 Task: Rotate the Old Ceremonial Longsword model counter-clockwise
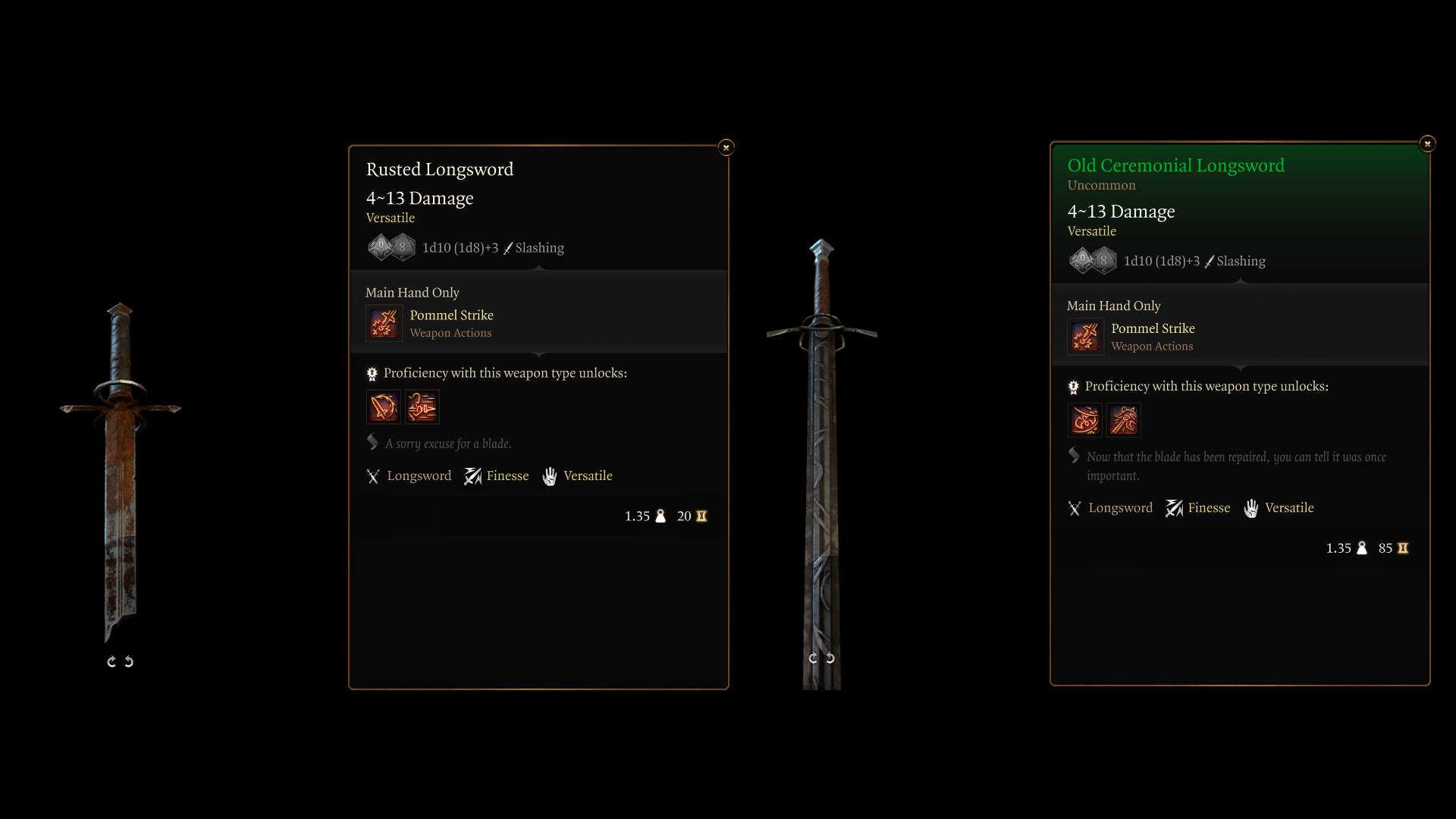coord(830,658)
